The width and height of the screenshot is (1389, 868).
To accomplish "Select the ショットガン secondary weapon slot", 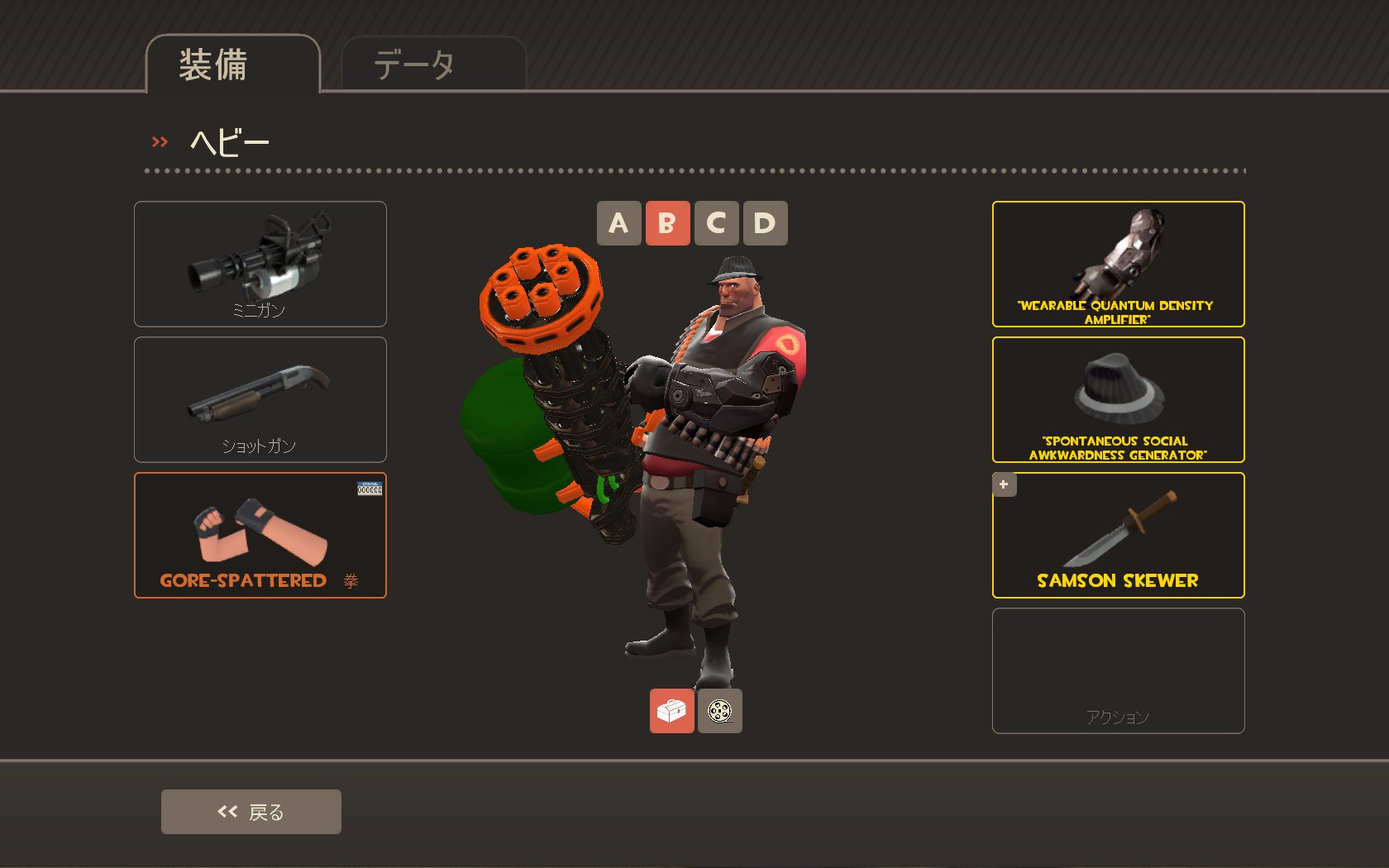I will click(260, 398).
